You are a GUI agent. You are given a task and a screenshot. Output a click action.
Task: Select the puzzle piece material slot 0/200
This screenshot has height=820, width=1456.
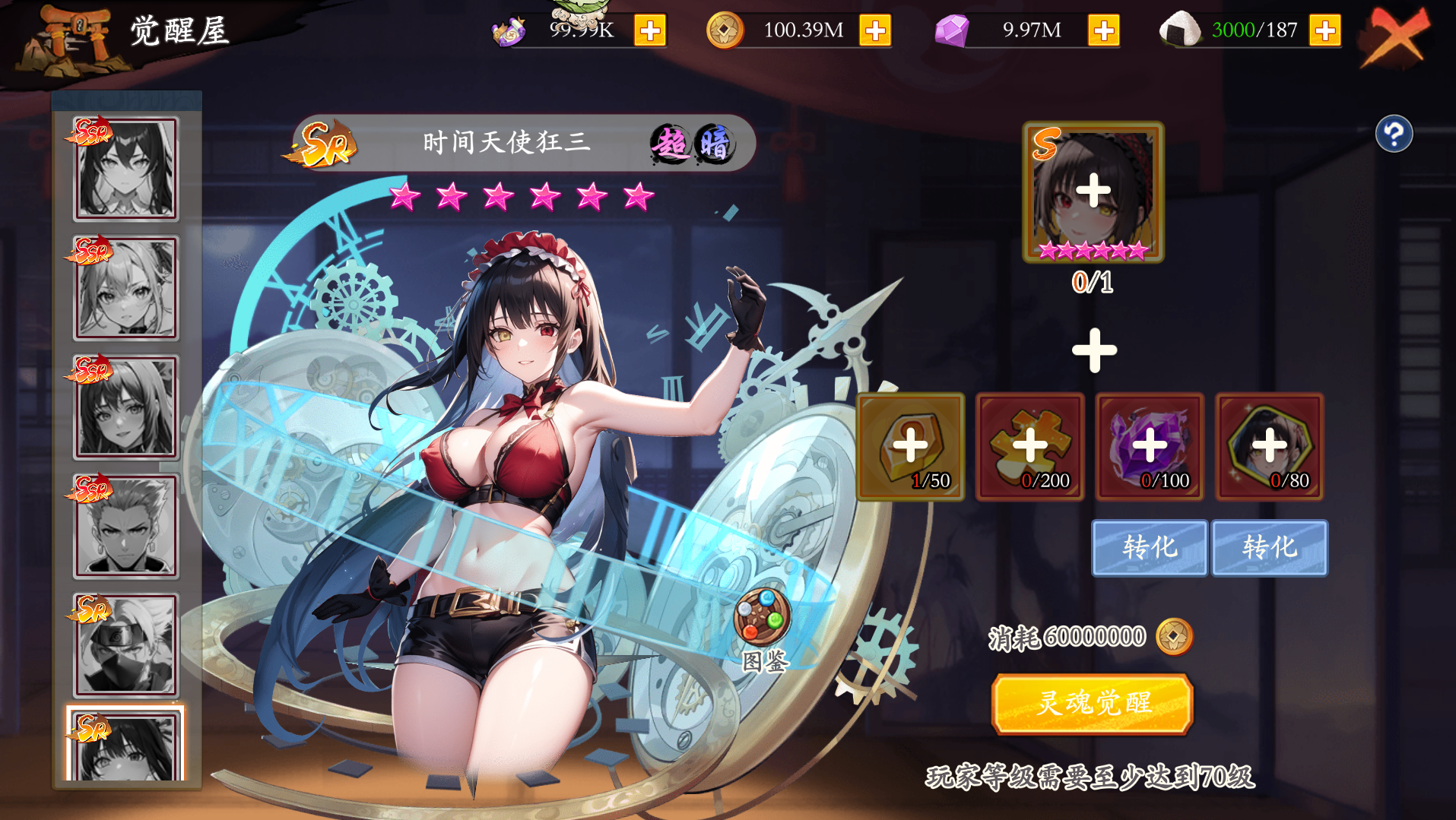(x=1029, y=446)
